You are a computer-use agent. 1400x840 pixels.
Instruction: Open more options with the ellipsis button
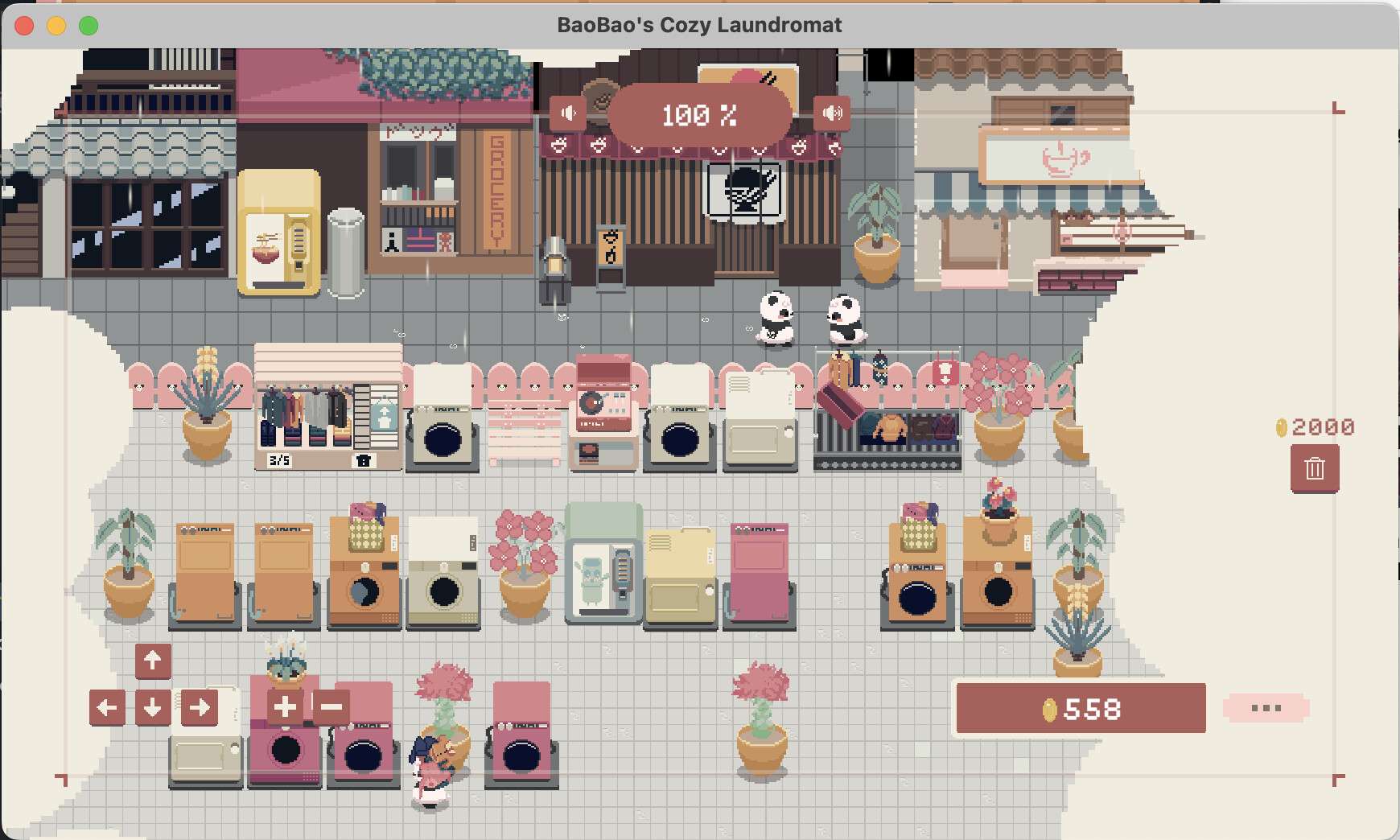coord(1266,708)
